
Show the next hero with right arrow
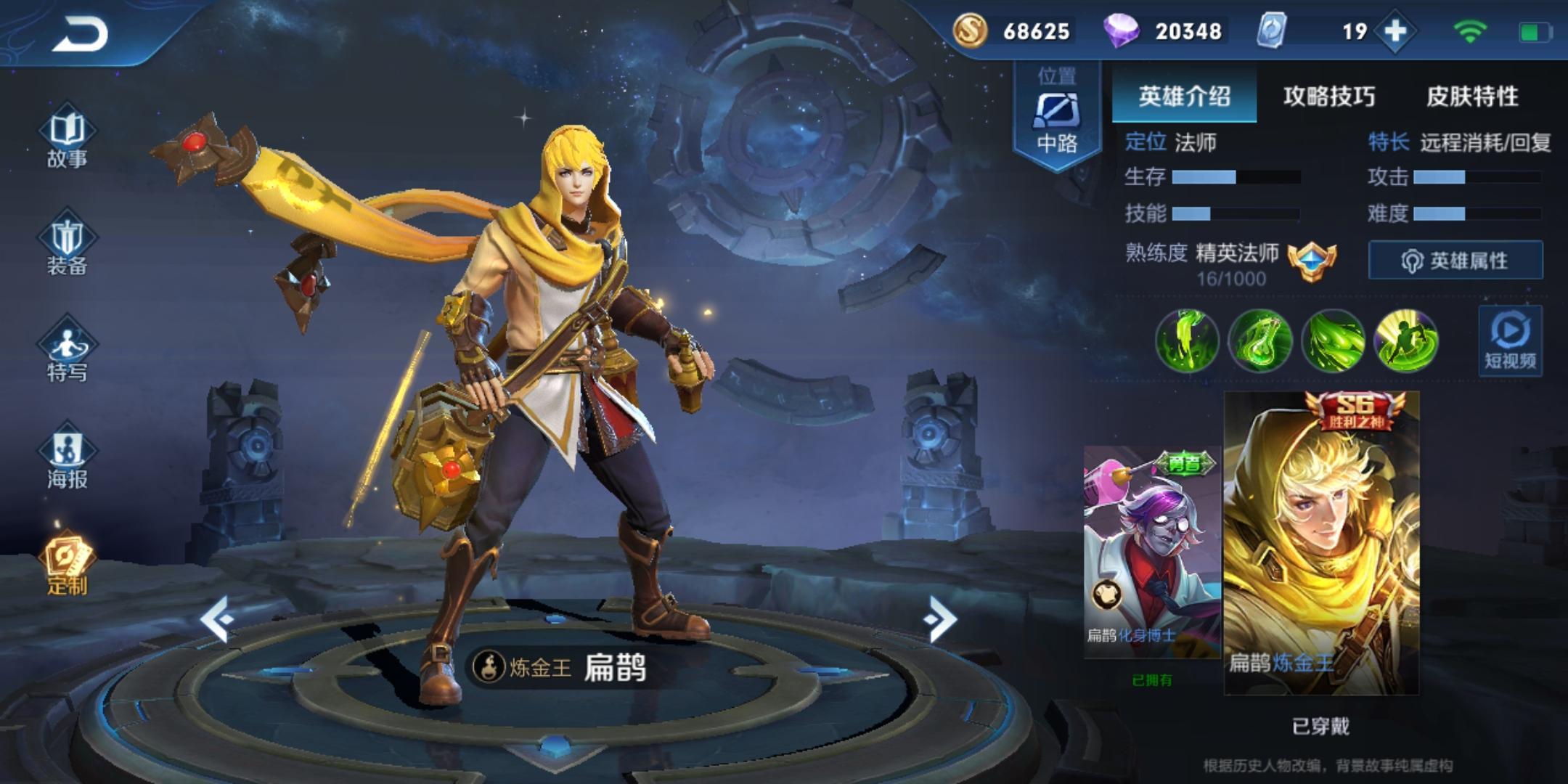(941, 619)
